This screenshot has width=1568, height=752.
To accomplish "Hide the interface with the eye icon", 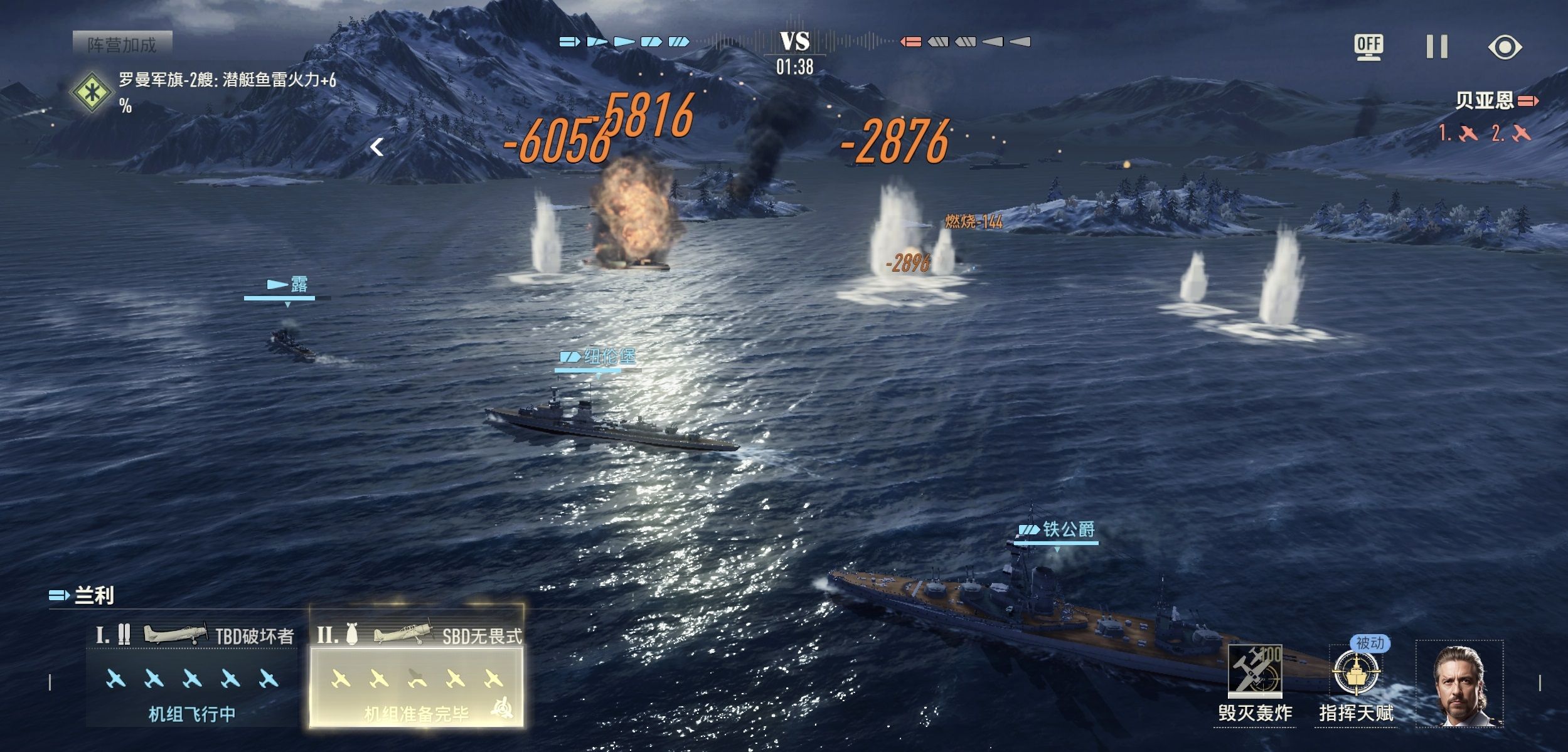I will click(1505, 47).
